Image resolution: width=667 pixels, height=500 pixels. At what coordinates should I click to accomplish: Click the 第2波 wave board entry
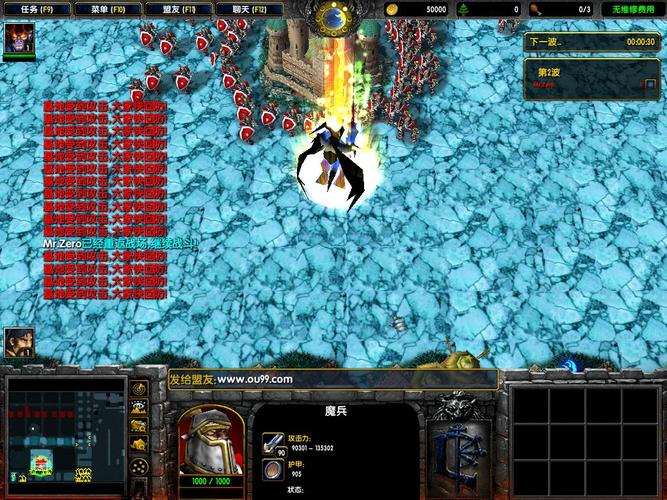(592, 77)
